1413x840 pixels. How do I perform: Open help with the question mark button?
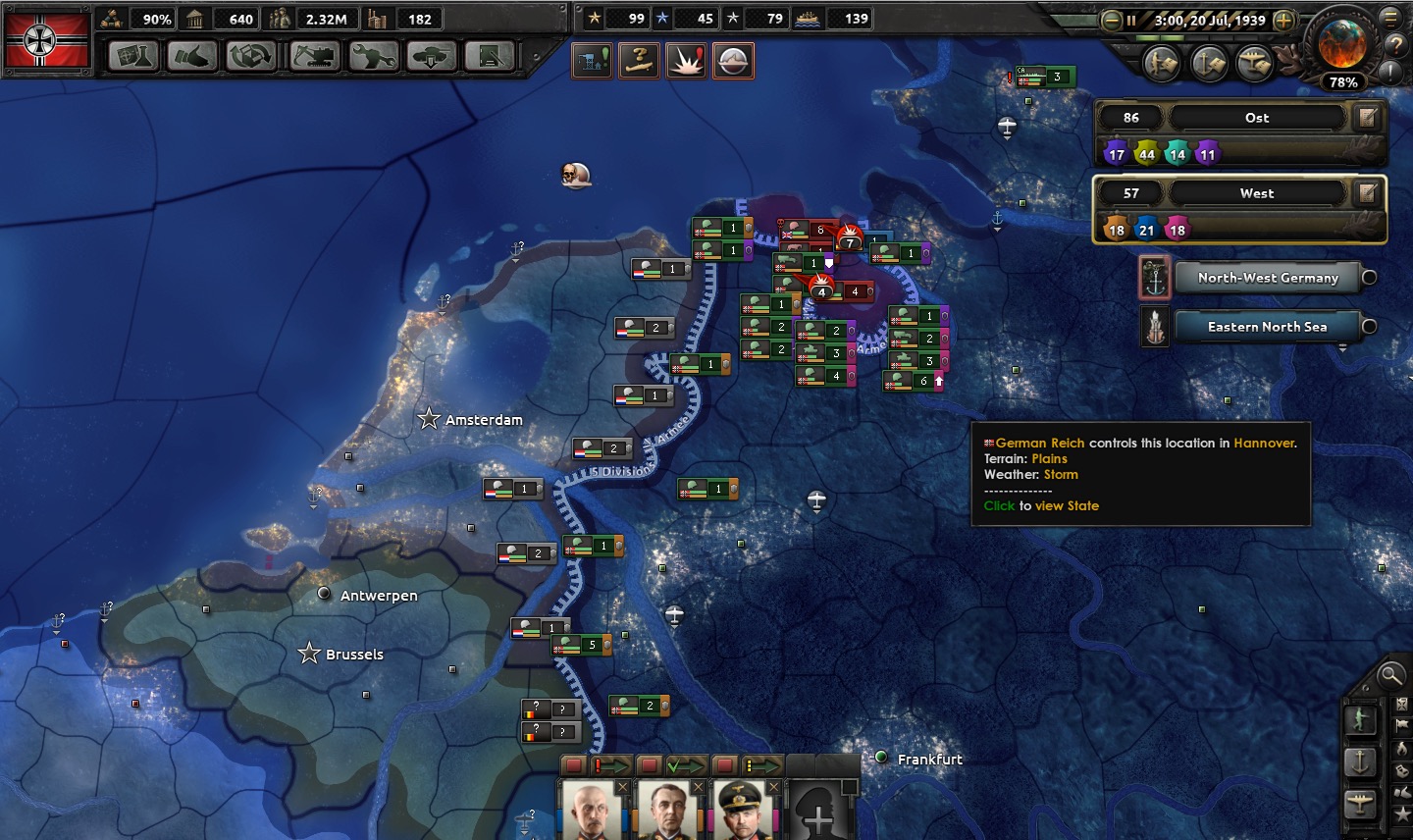pos(1394,45)
